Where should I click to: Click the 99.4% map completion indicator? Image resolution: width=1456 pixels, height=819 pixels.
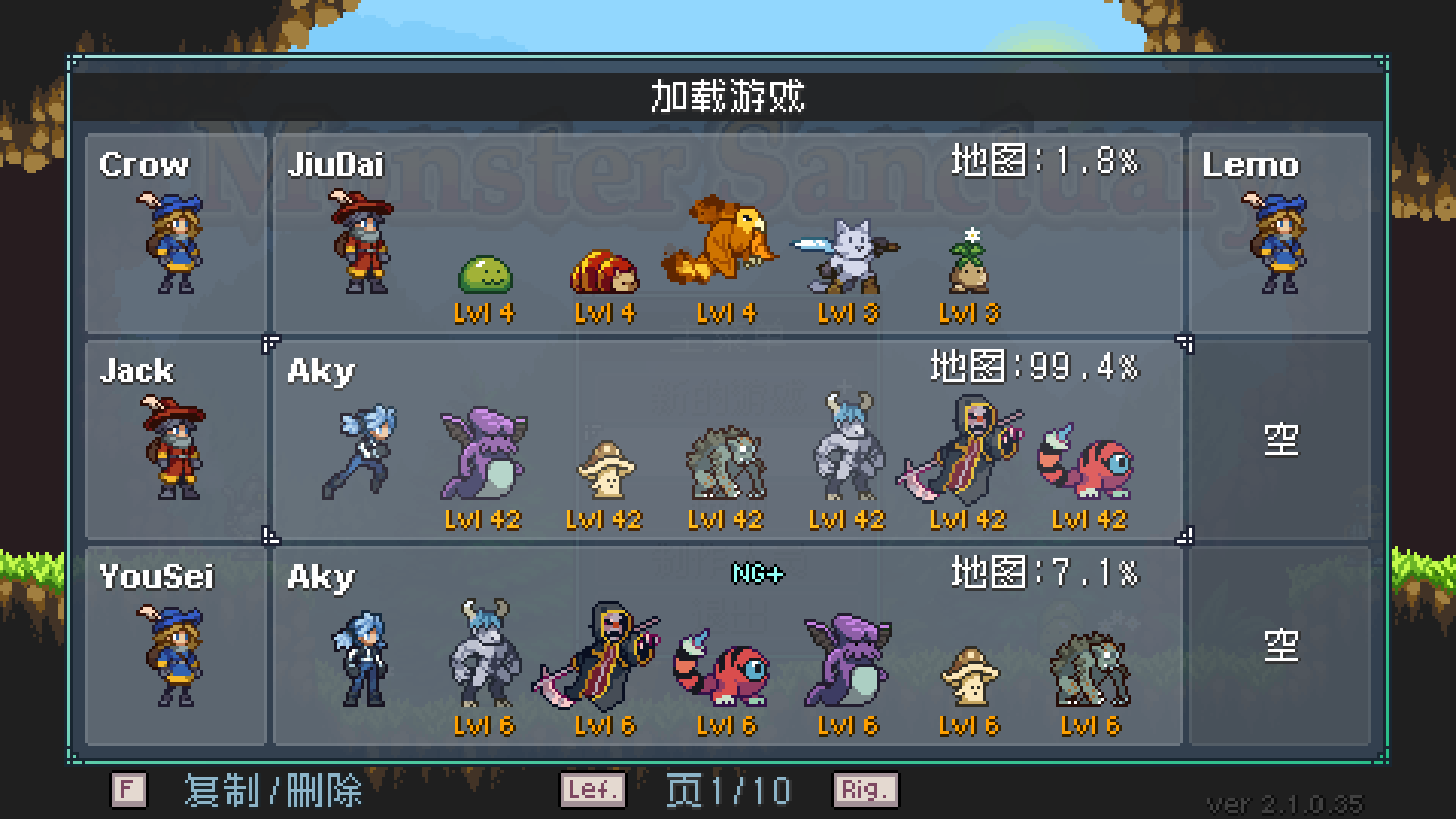tap(1031, 369)
